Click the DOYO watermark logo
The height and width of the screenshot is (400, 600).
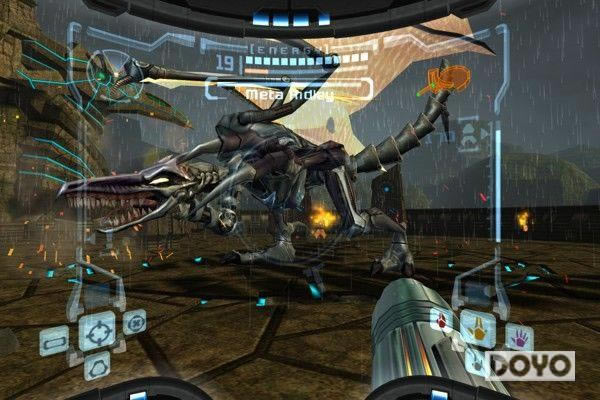click(x=531, y=365)
